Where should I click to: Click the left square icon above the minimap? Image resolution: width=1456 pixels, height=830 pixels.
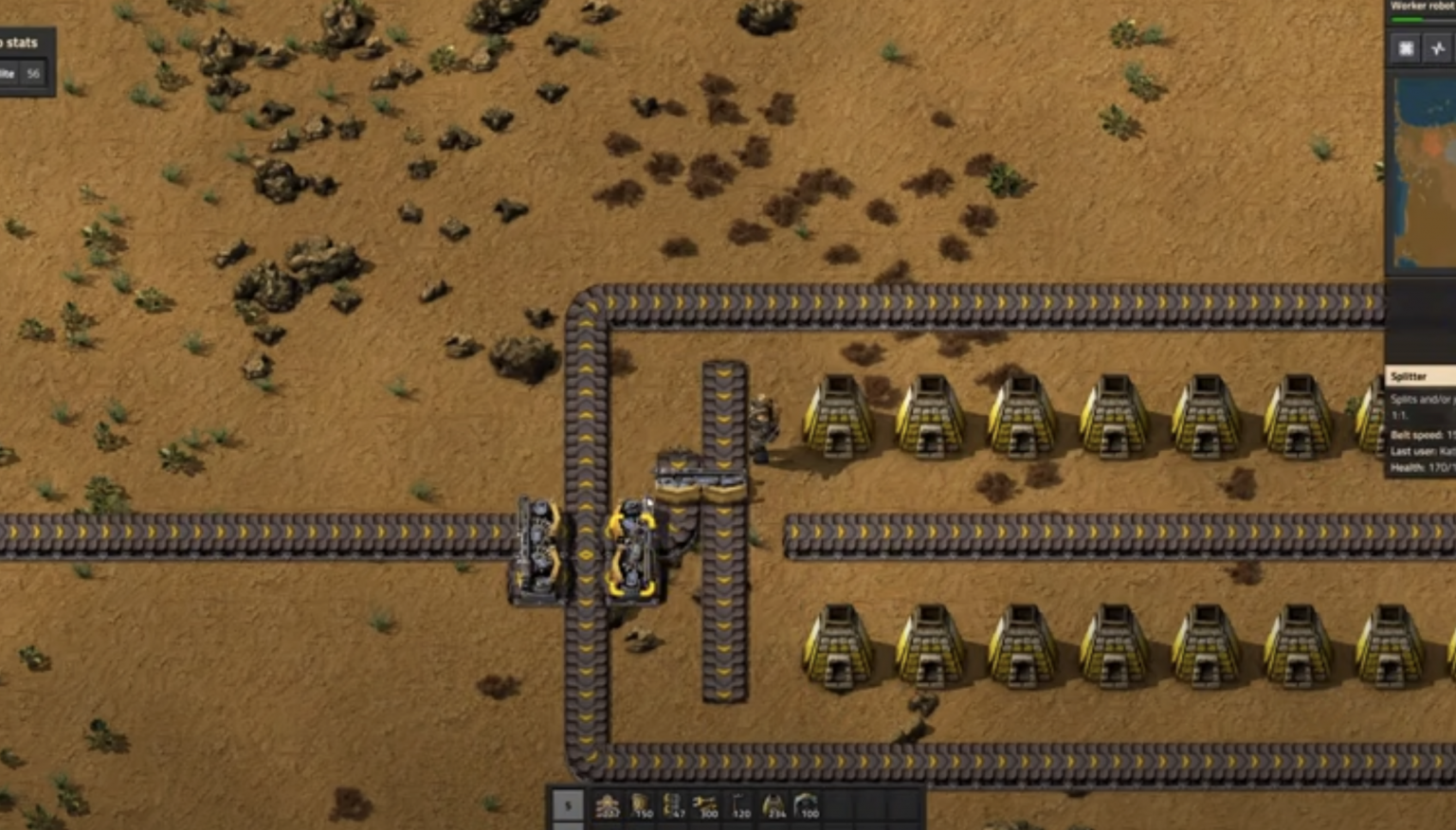click(x=1405, y=46)
